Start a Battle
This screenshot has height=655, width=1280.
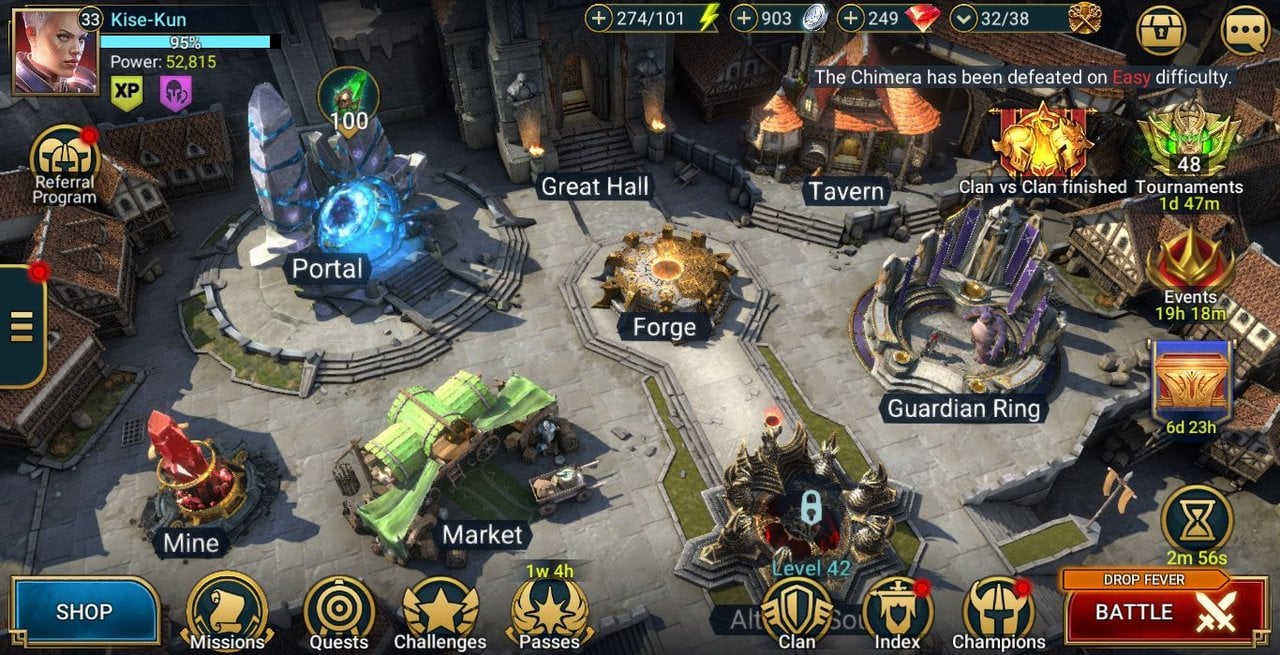[x=1164, y=612]
